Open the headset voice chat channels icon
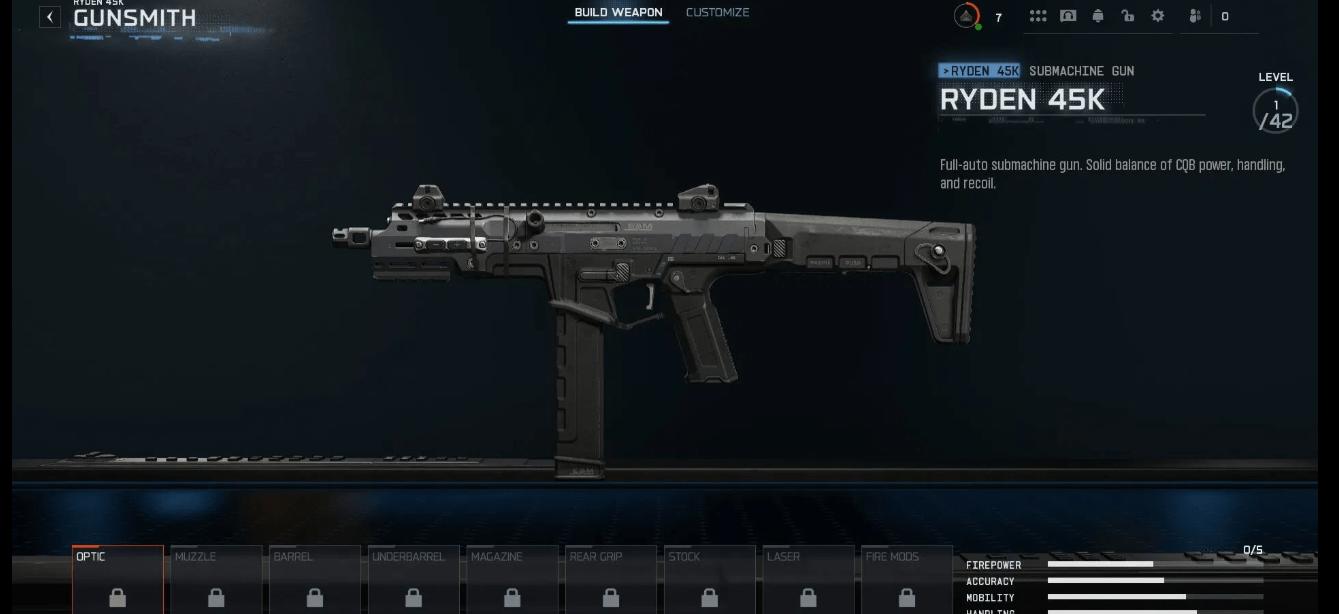The width and height of the screenshot is (1339, 614). point(1068,16)
